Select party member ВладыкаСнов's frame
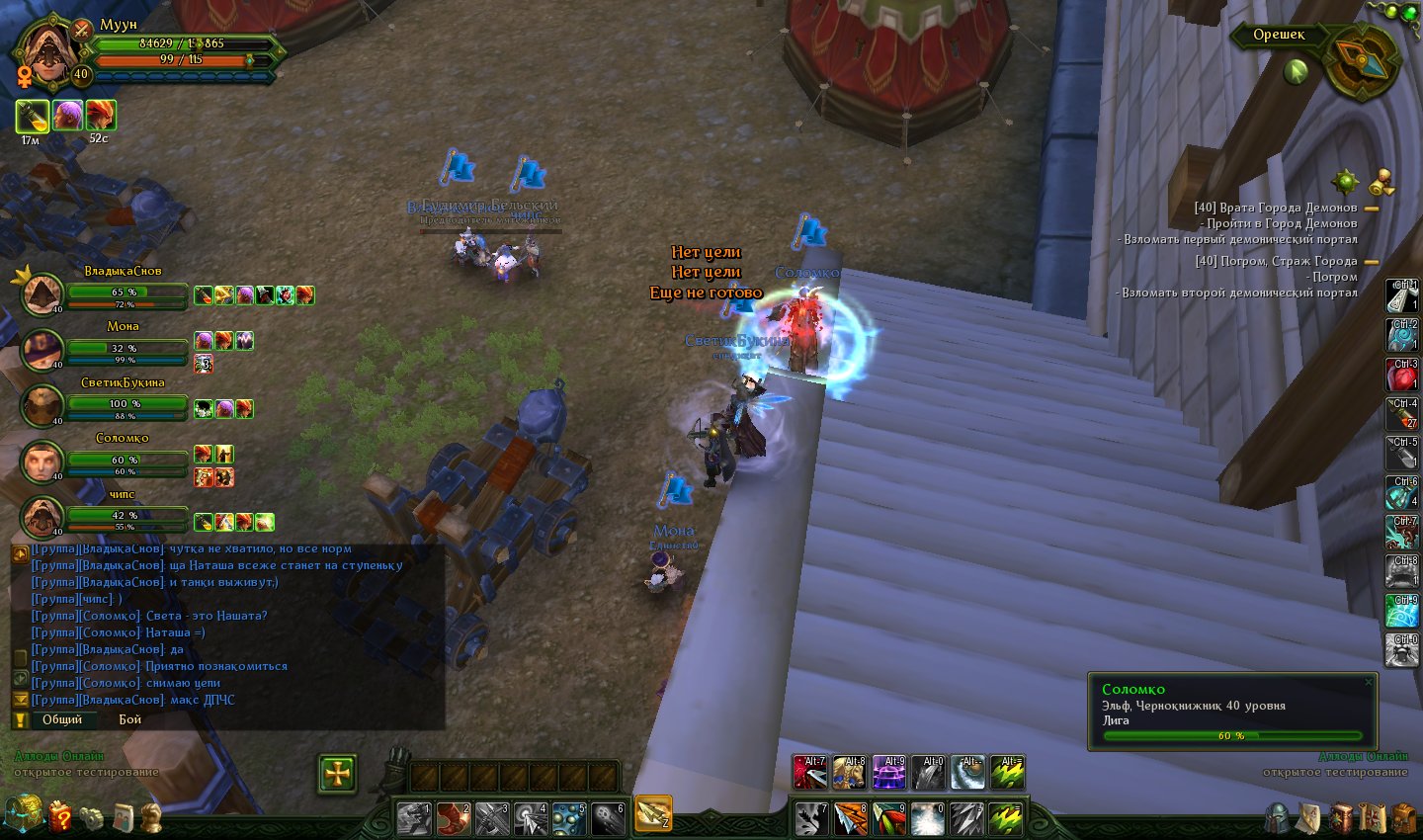 [43, 294]
